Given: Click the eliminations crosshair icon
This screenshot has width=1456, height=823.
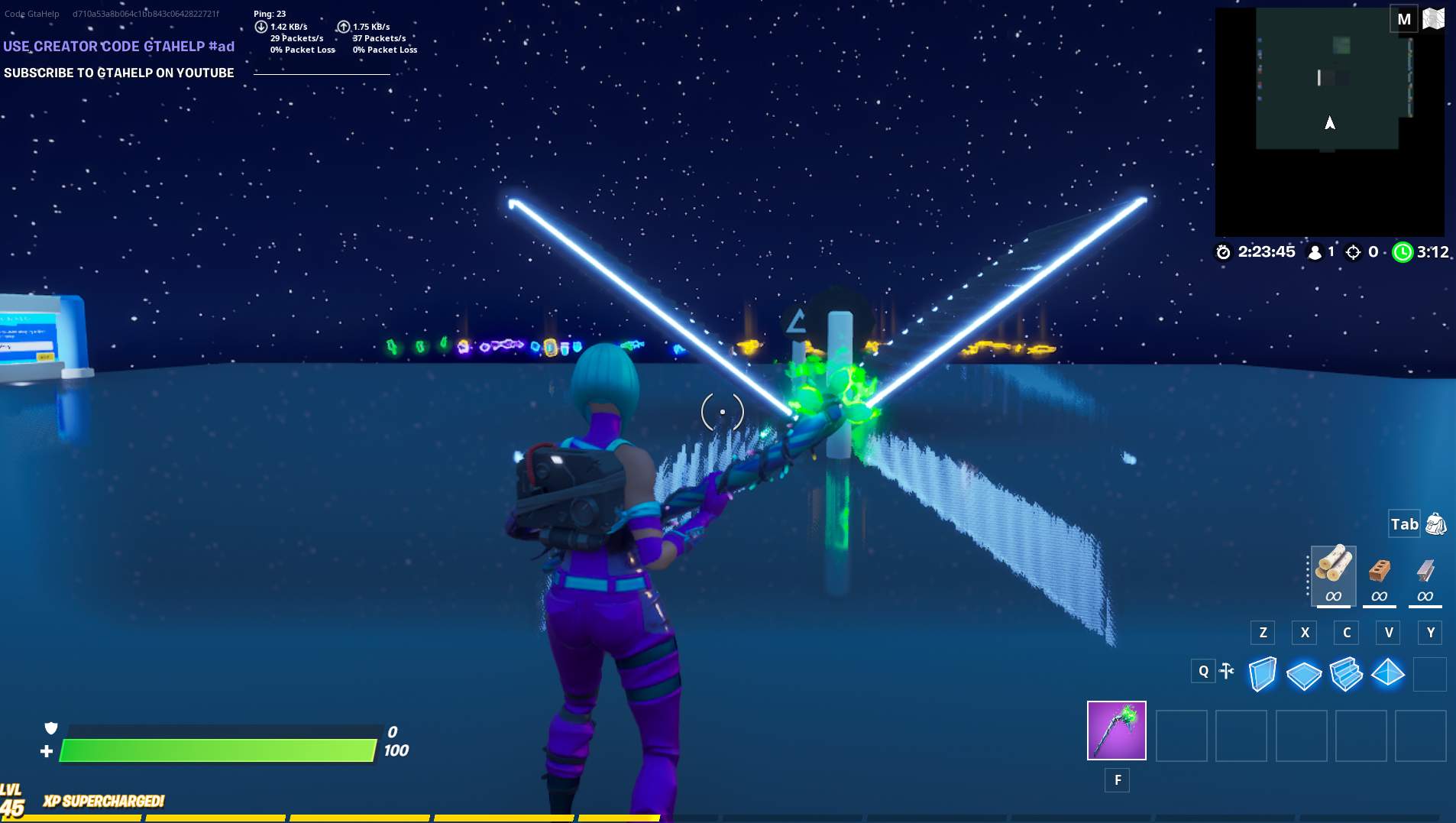Looking at the screenshot, I should (x=1354, y=252).
